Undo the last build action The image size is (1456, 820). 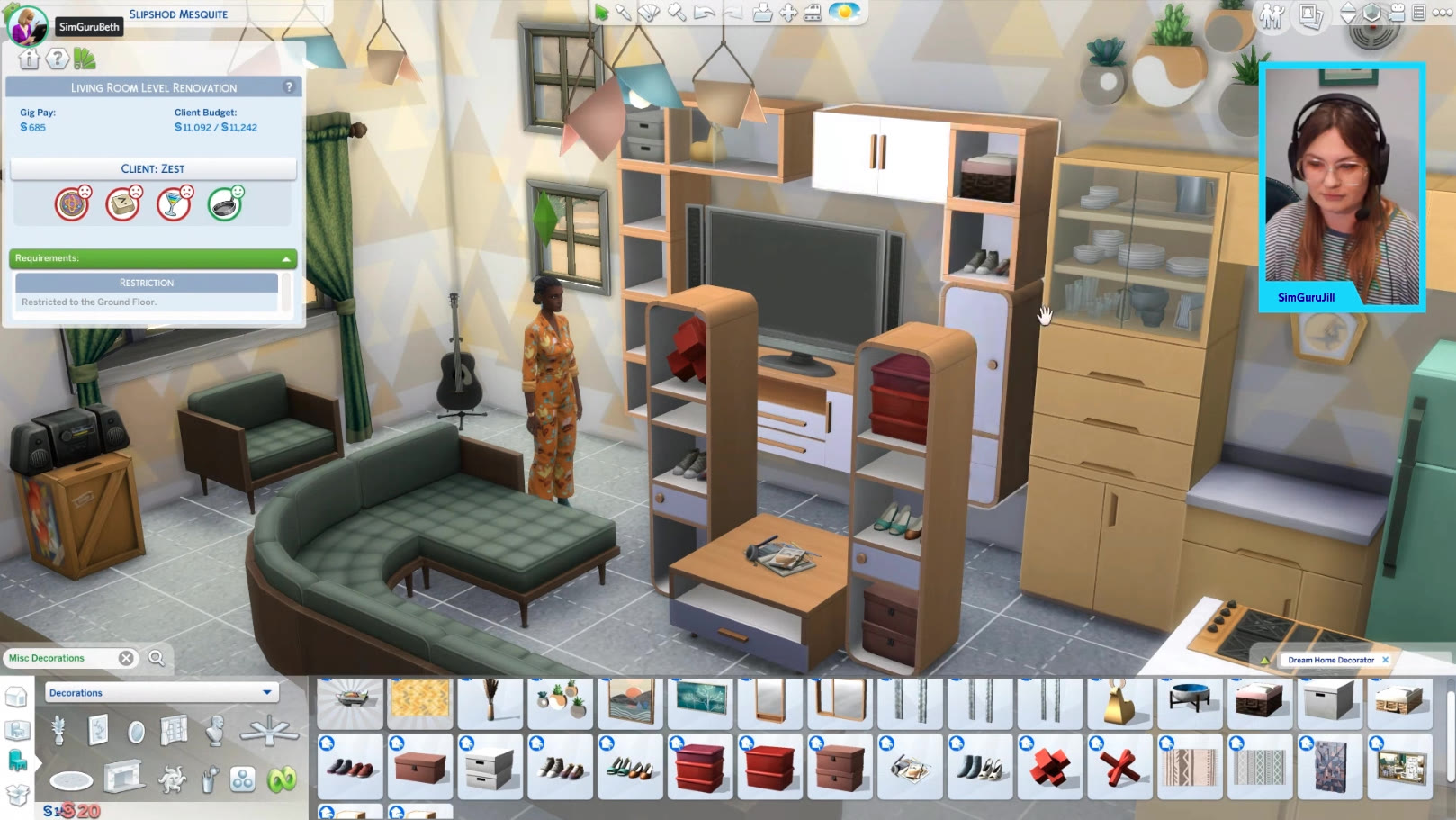704,13
